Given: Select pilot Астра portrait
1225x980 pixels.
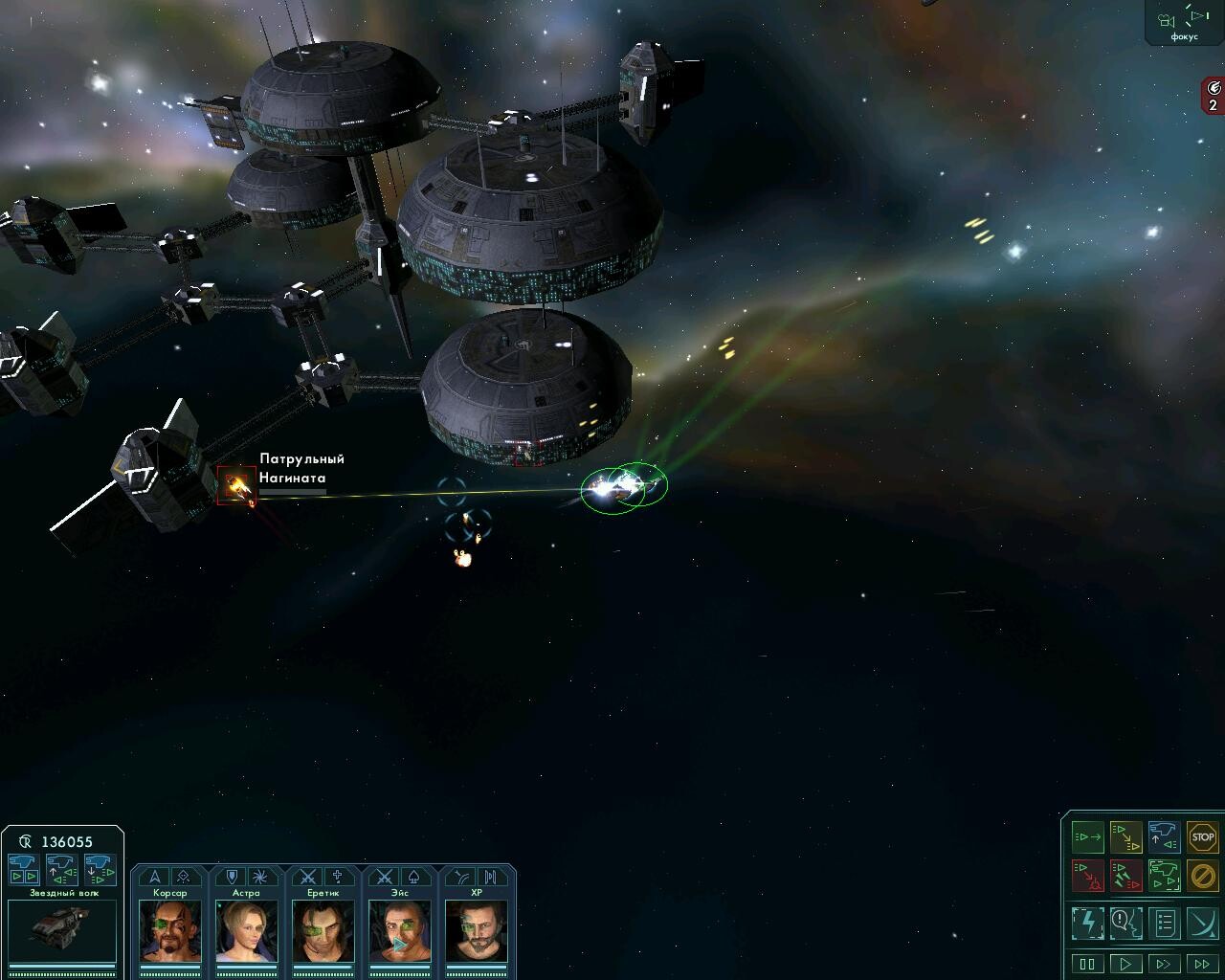Looking at the screenshot, I should pos(246,929).
